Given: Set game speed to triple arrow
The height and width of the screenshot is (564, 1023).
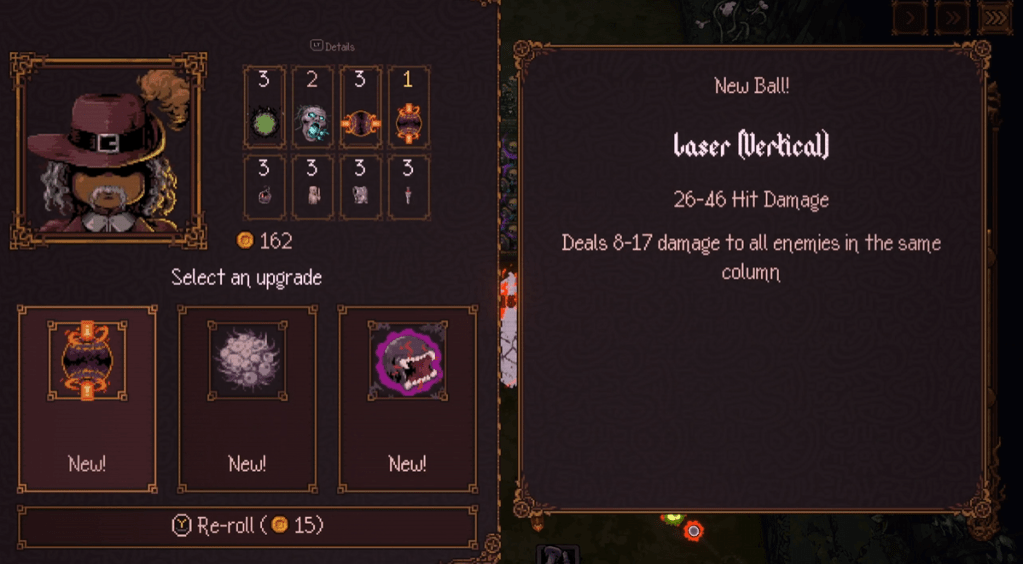Looking at the screenshot, I should (x=996, y=16).
